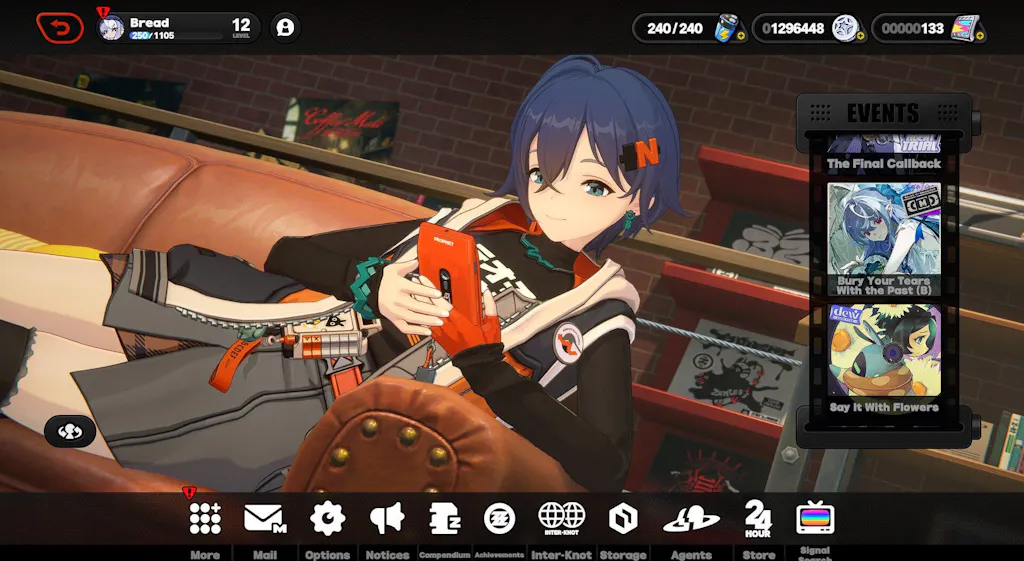This screenshot has width=1024, height=561.
Task: Open The Final Callback event
Action: pyautogui.click(x=884, y=153)
